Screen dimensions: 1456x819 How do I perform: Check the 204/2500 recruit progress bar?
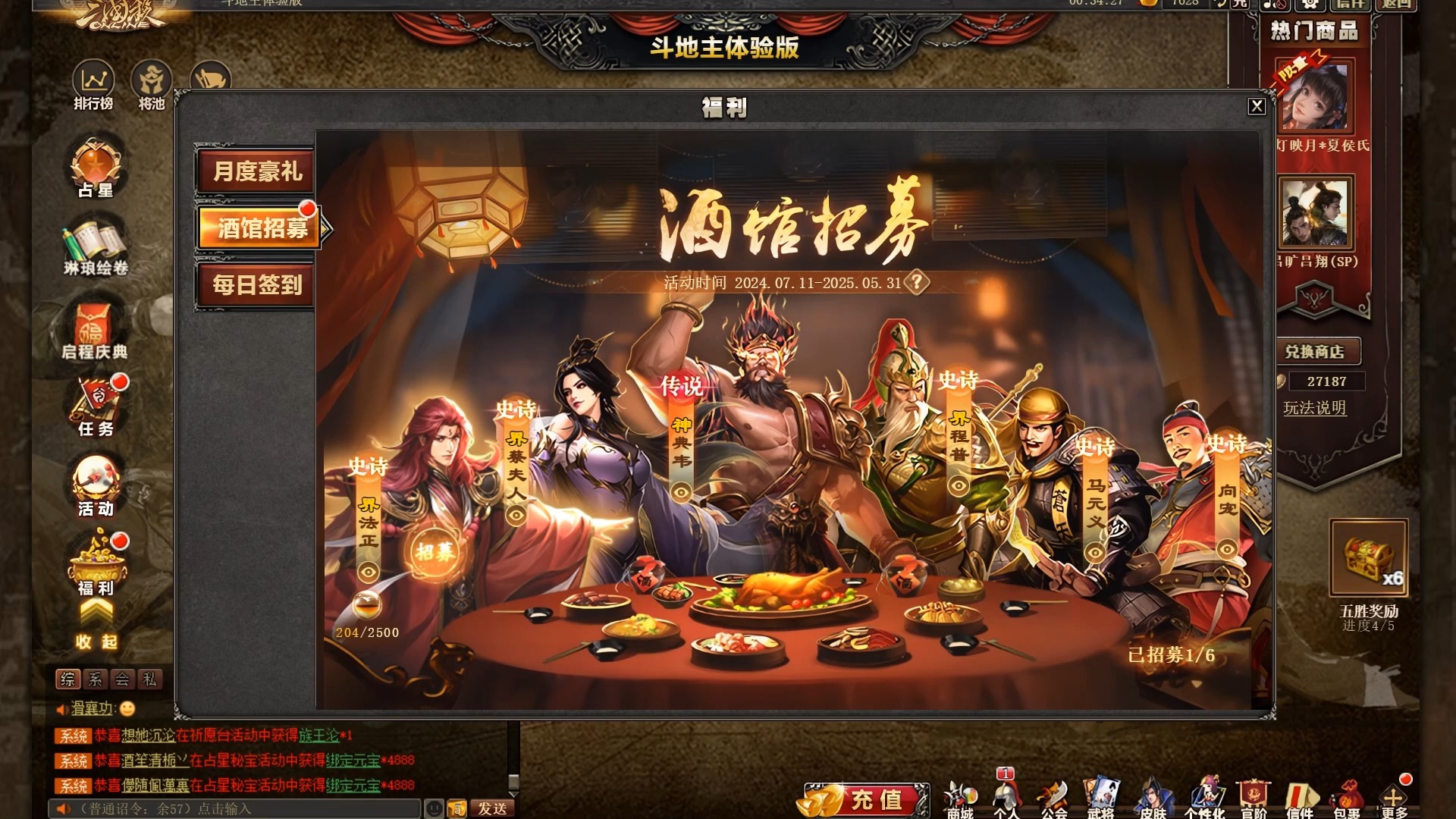point(366,630)
